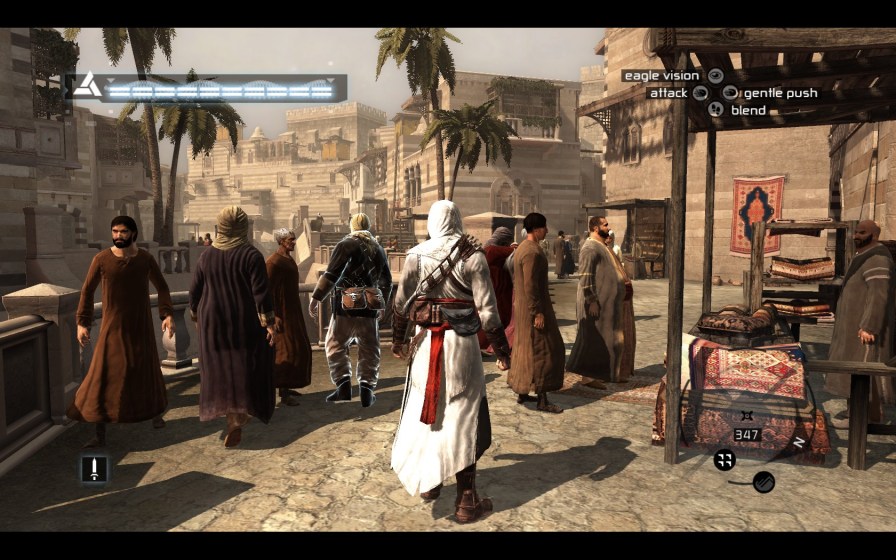Image resolution: width=896 pixels, height=560 pixels.
Task: Pick the dark round icon under the compass
Action: (763, 482)
